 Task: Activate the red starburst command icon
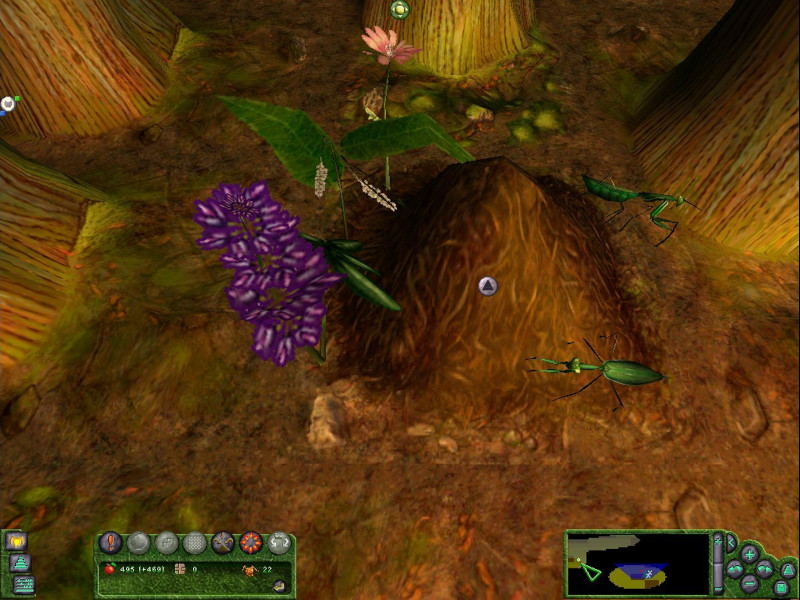point(251,543)
